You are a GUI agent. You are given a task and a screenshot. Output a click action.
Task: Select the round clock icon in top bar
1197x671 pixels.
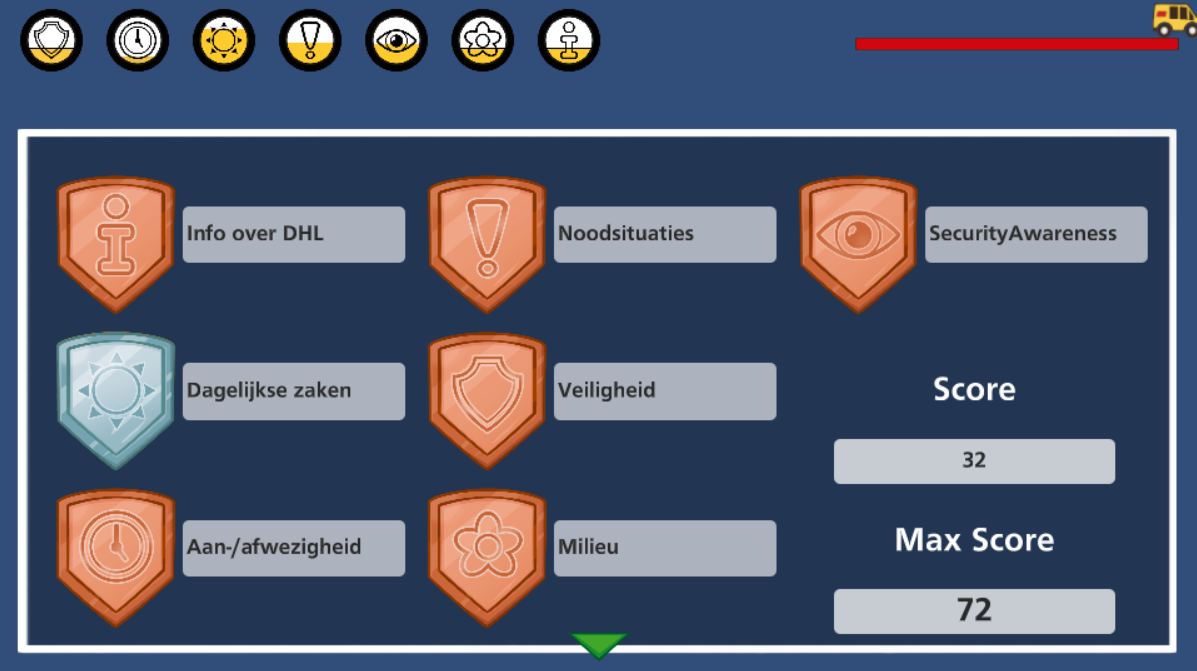137,40
